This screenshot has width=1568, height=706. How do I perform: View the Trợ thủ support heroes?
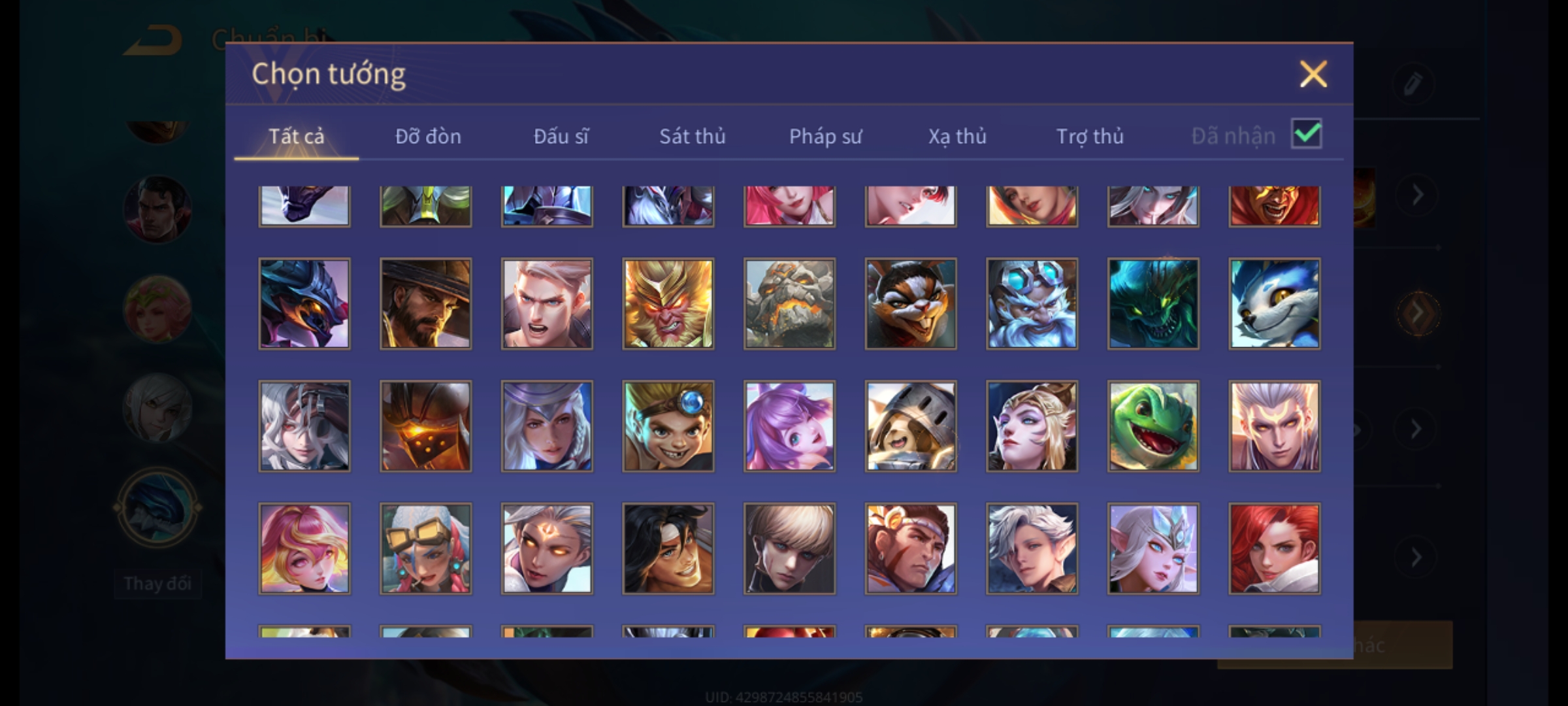1090,136
